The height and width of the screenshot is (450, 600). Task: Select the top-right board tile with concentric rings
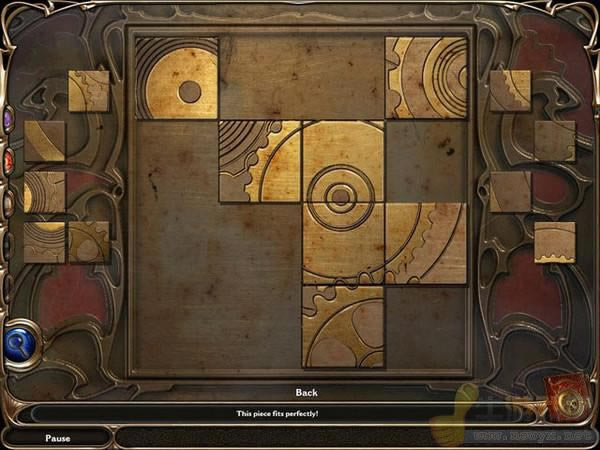click(426, 78)
